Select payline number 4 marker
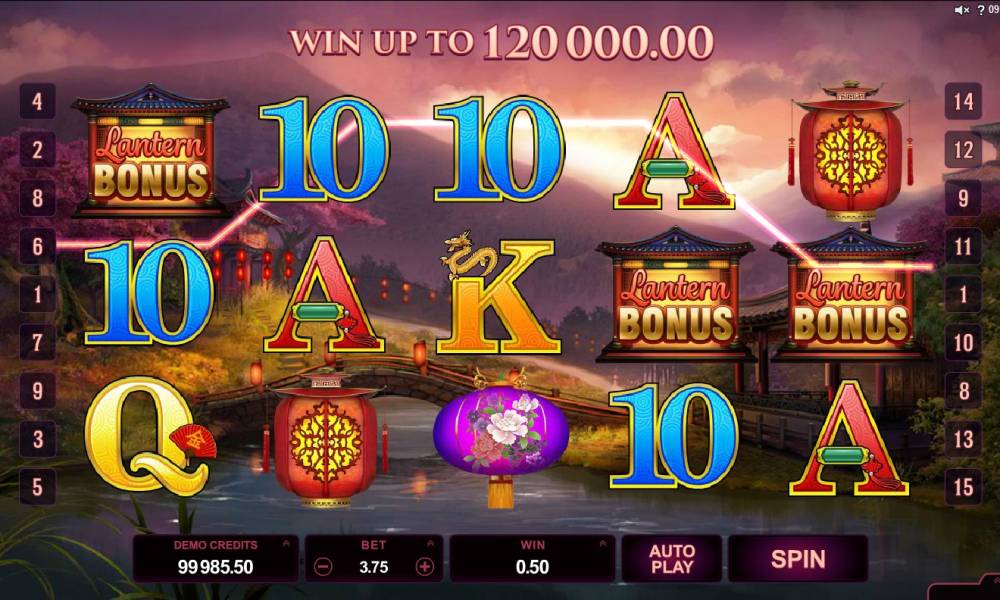The width and height of the screenshot is (1000, 600). pos(37,101)
